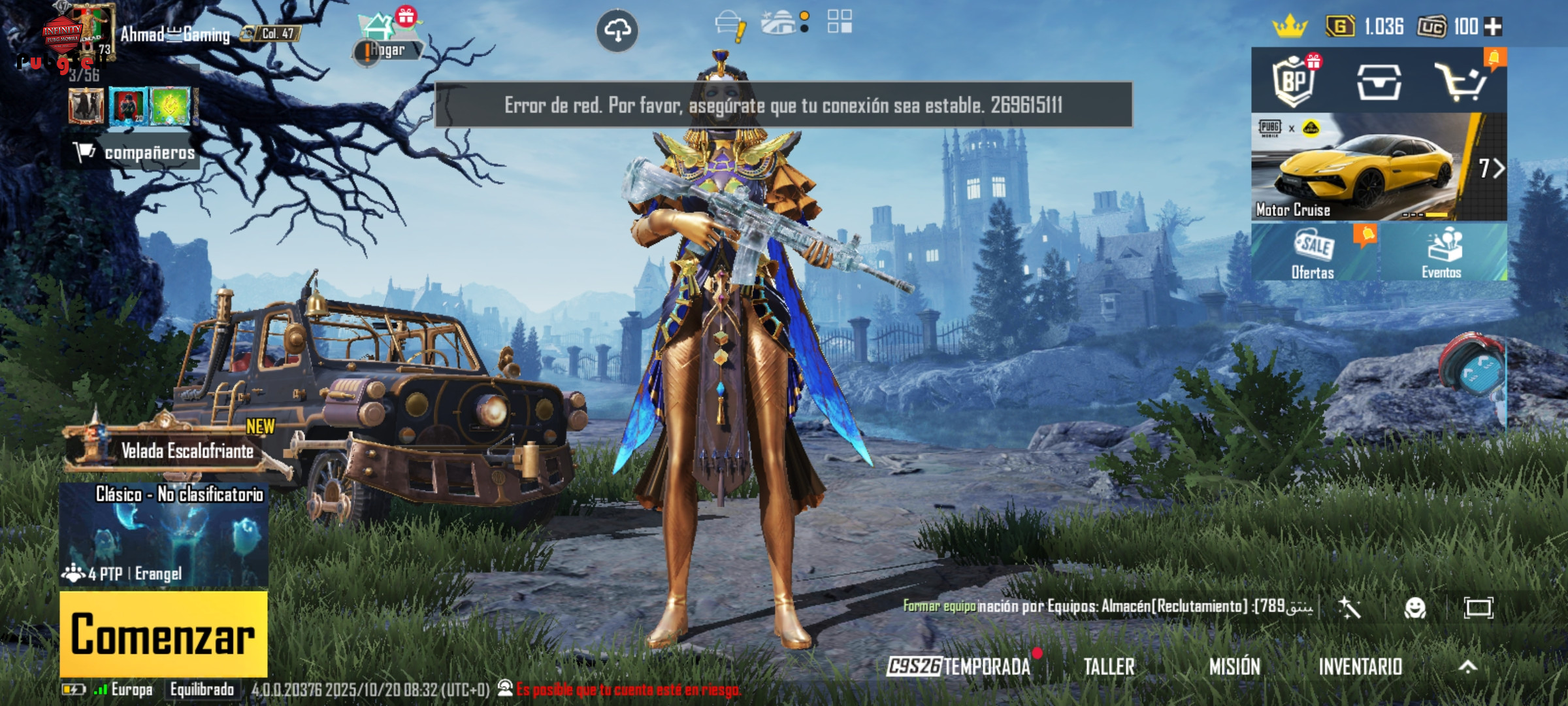This screenshot has width=1568, height=706.
Task: Expand the bottom menu with the arrow
Action: 1468,667
